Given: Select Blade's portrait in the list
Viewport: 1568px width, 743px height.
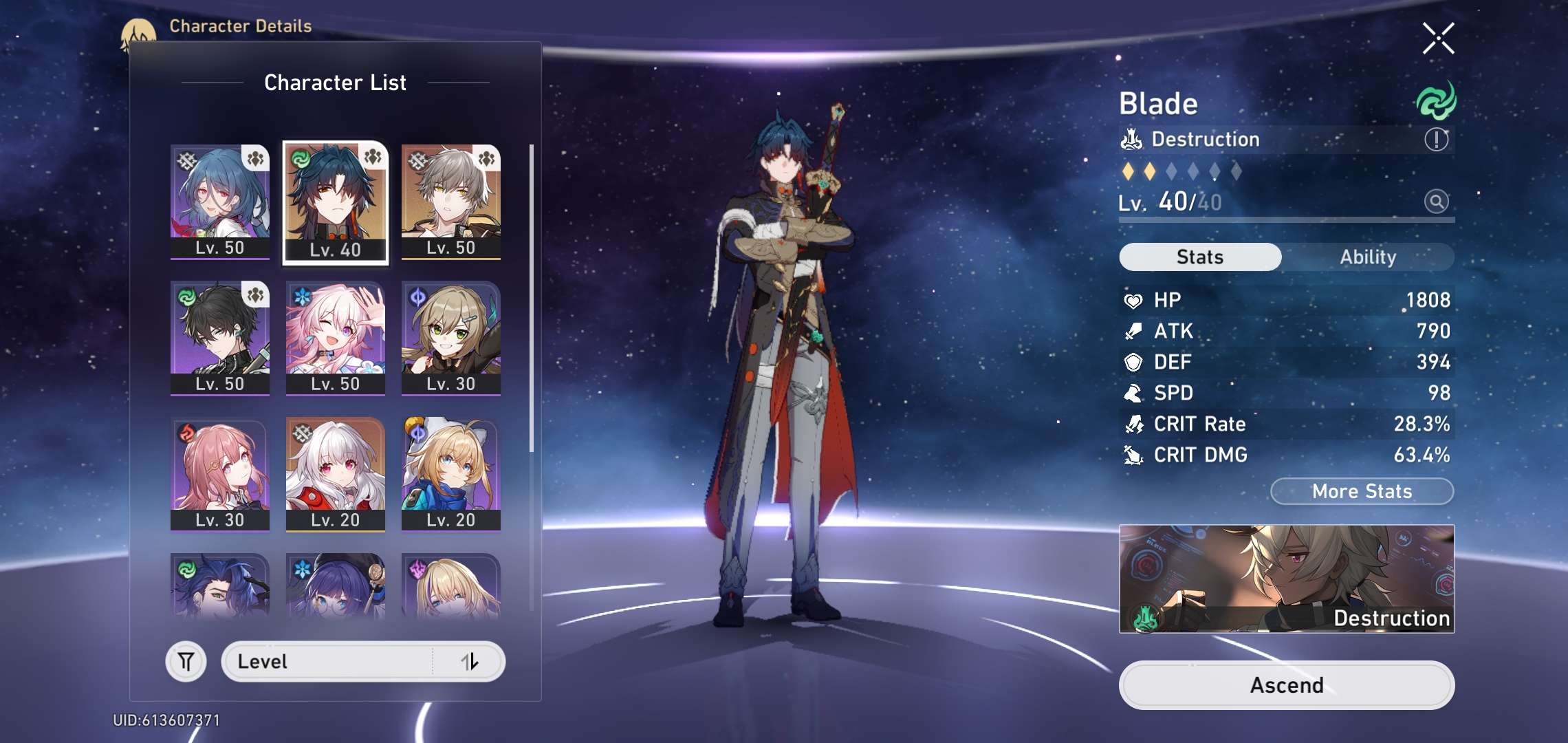Looking at the screenshot, I should tap(336, 202).
